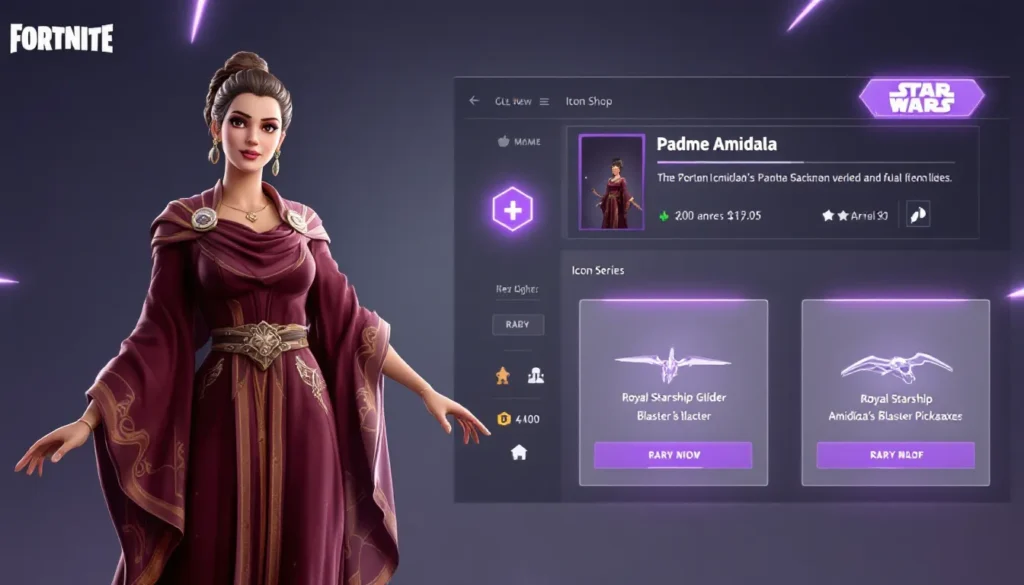1024x585 pixels.
Task: Buy the Royal Starship Glider
Action: [x=673, y=455]
